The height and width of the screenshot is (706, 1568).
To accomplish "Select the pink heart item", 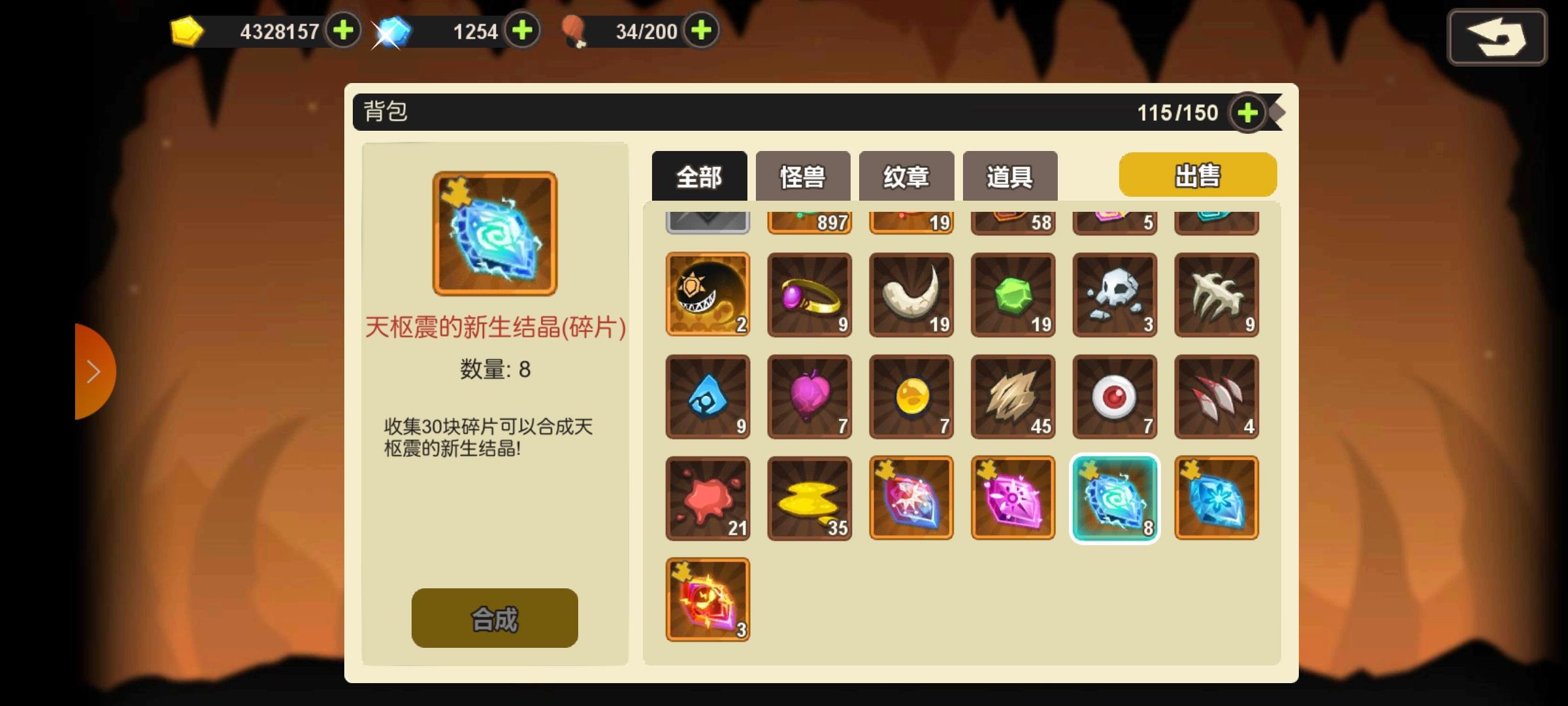I will point(809,397).
